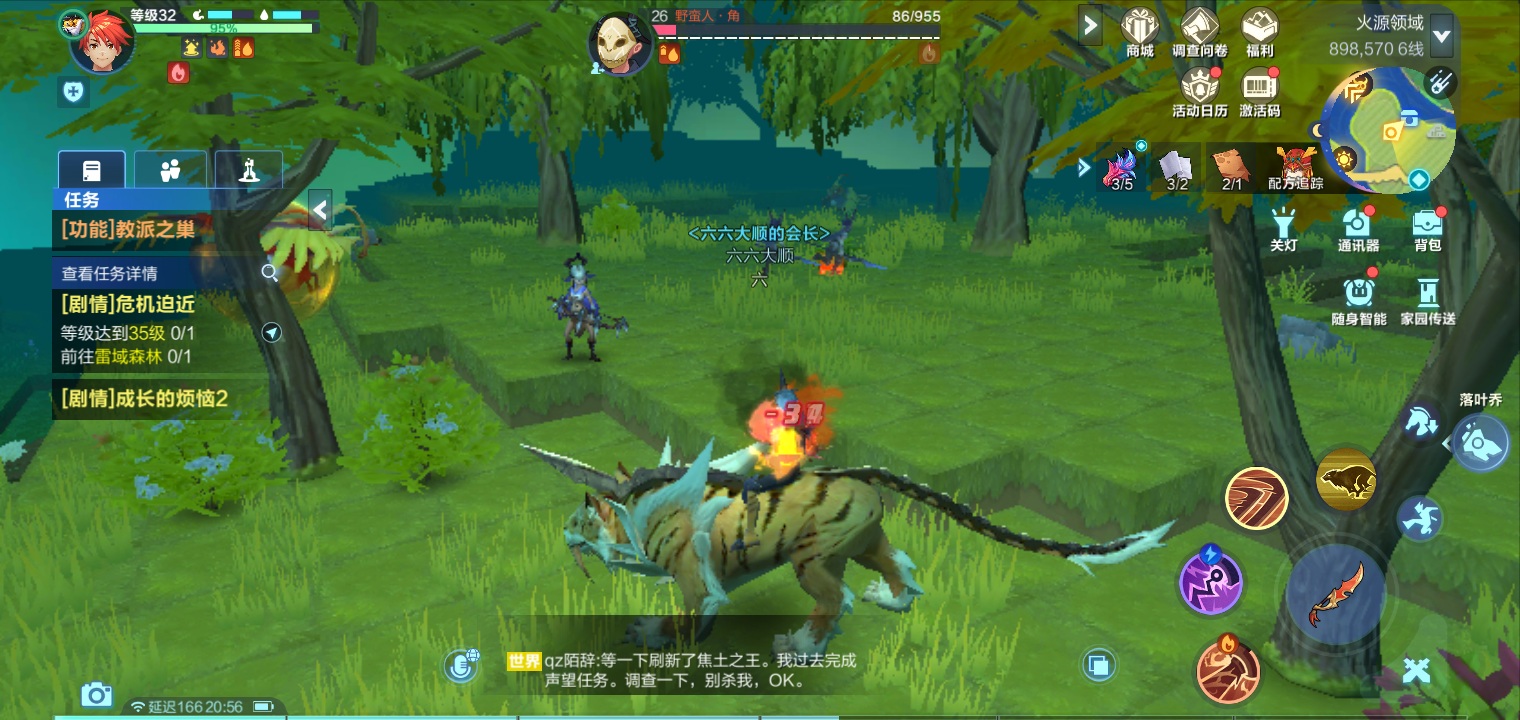Take a screenshot with camera icon
The image size is (1520, 720).
click(96, 694)
